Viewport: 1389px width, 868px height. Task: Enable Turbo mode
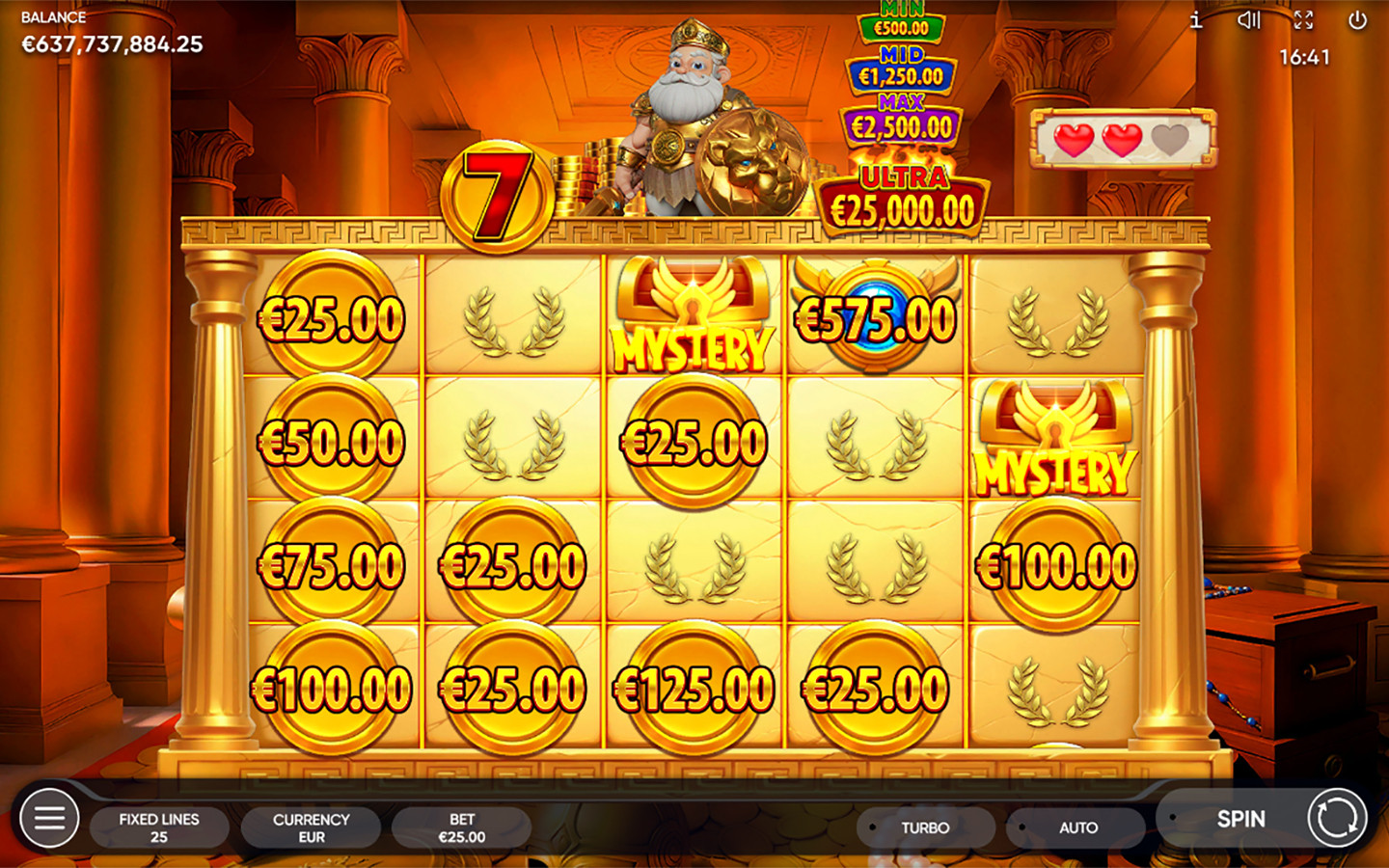click(x=924, y=827)
